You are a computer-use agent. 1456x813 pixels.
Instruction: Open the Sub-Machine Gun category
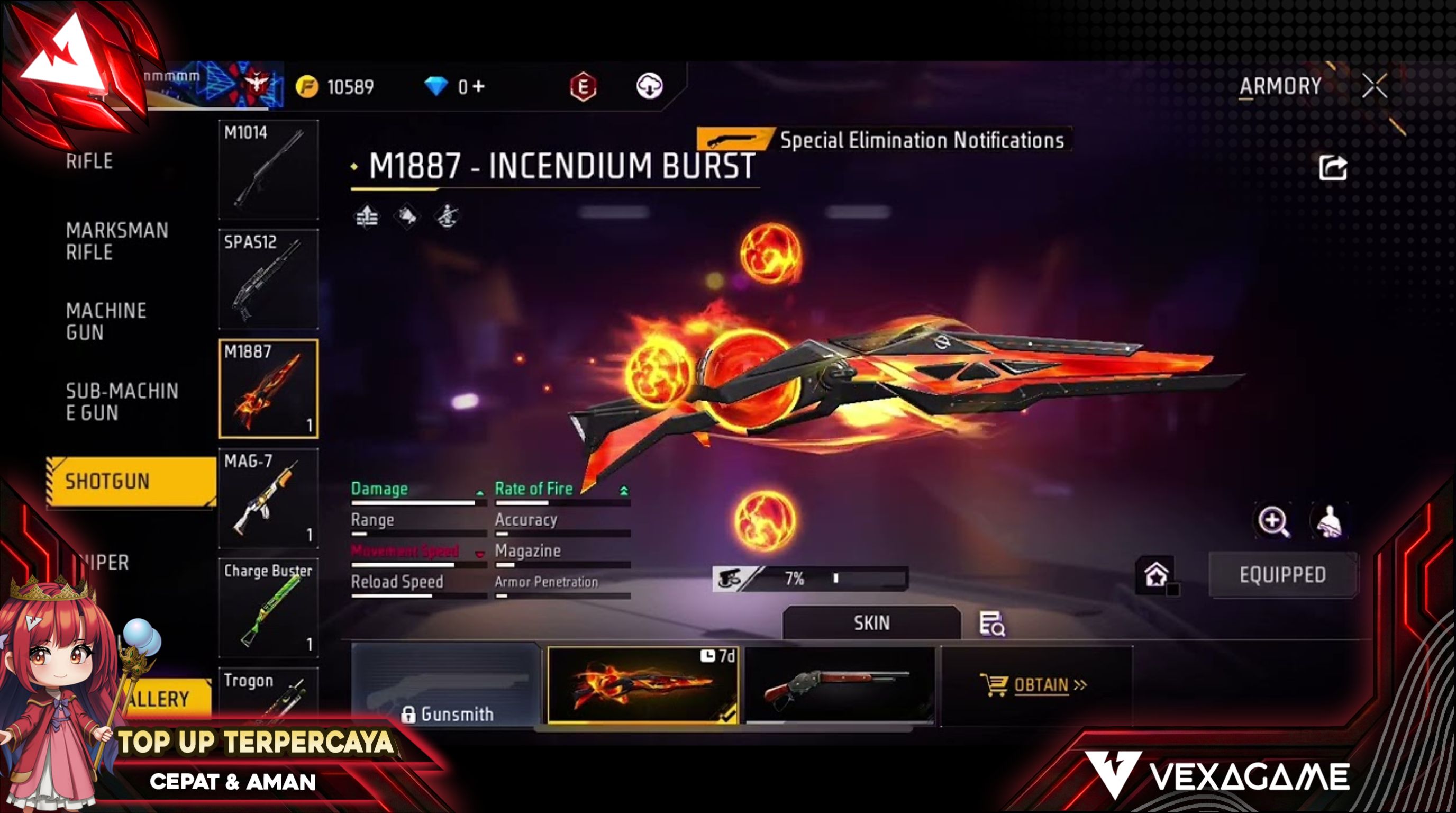point(122,401)
